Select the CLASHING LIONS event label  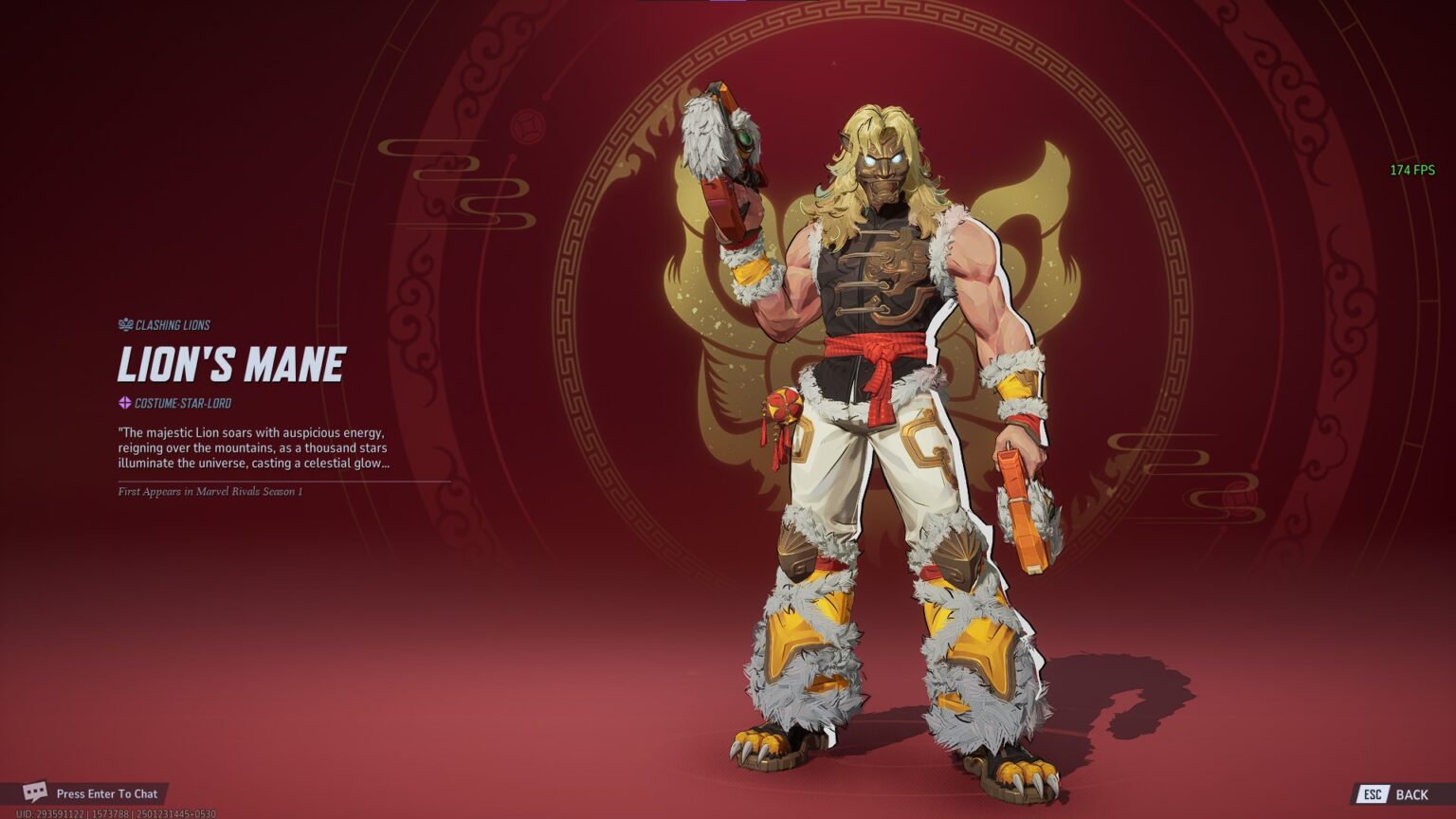(x=171, y=324)
